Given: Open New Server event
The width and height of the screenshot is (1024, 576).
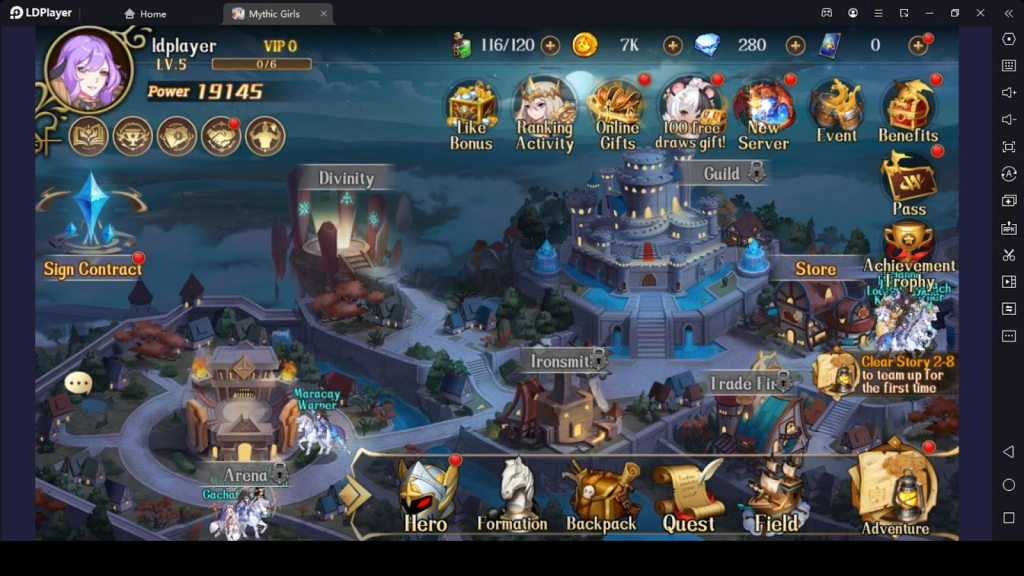Looking at the screenshot, I should click(x=763, y=108).
